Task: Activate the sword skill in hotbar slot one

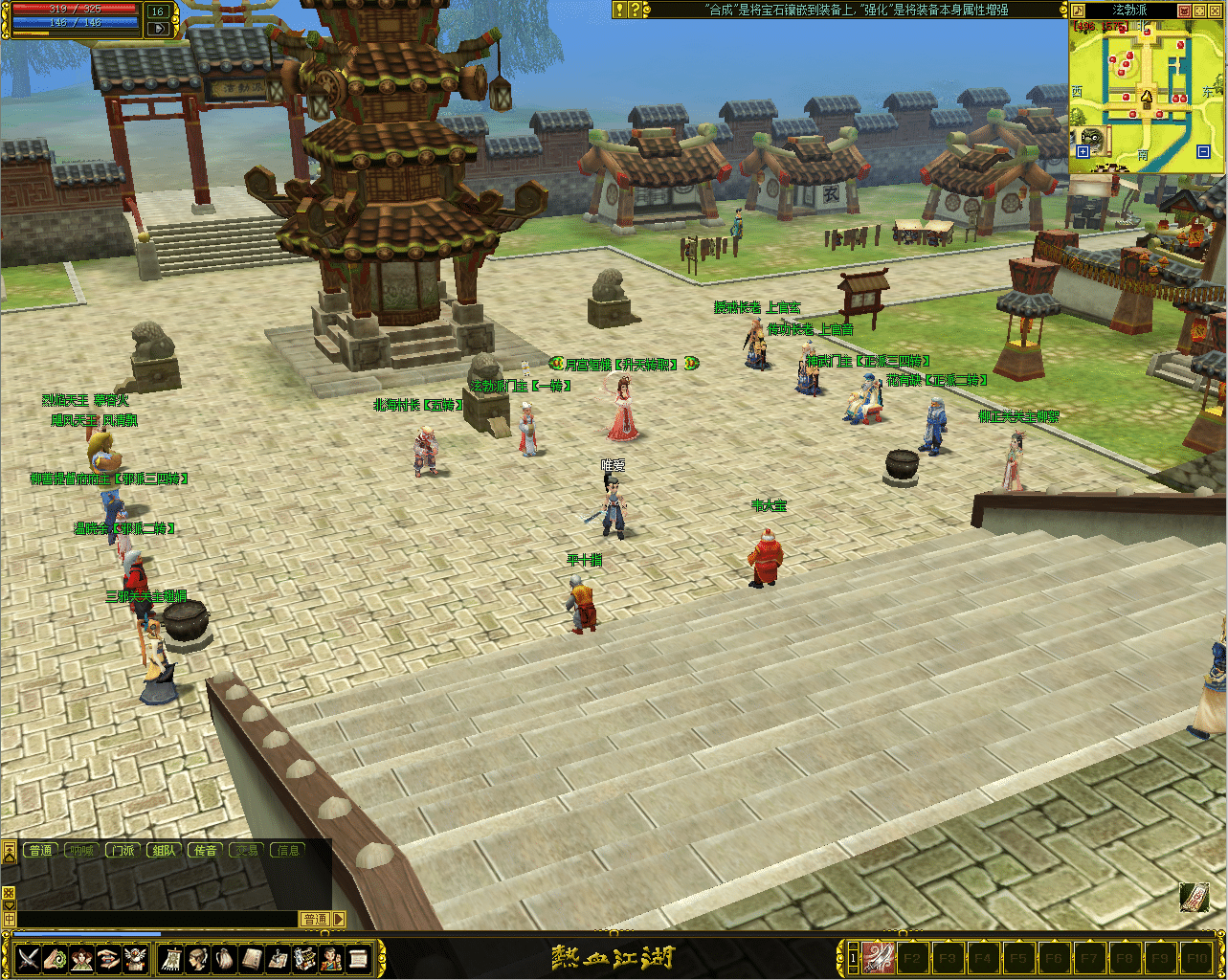Action: pyautogui.click(x=879, y=957)
